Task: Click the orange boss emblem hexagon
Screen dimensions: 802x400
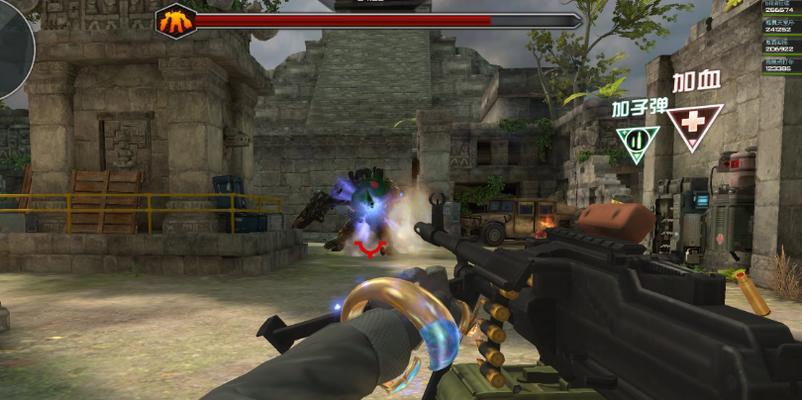Action: [176, 21]
